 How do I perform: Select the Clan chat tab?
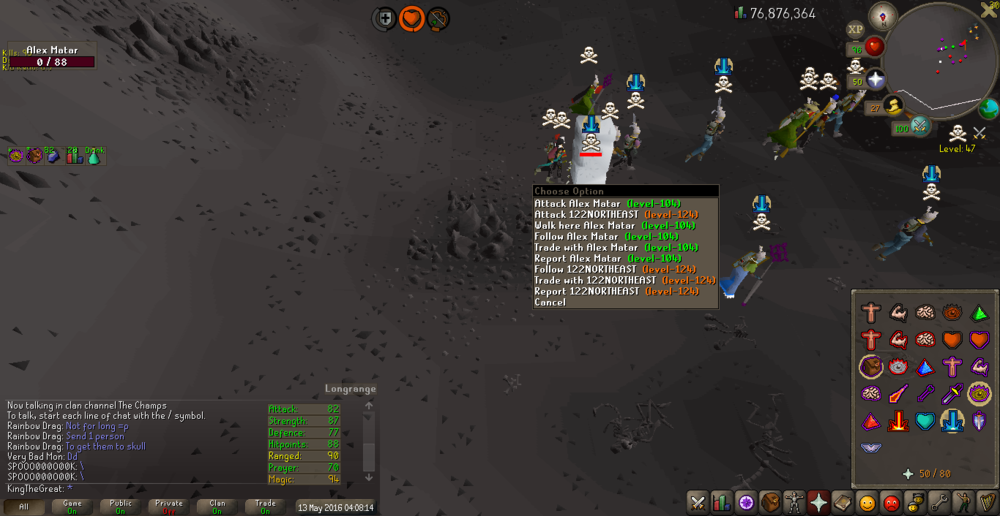pos(217,507)
